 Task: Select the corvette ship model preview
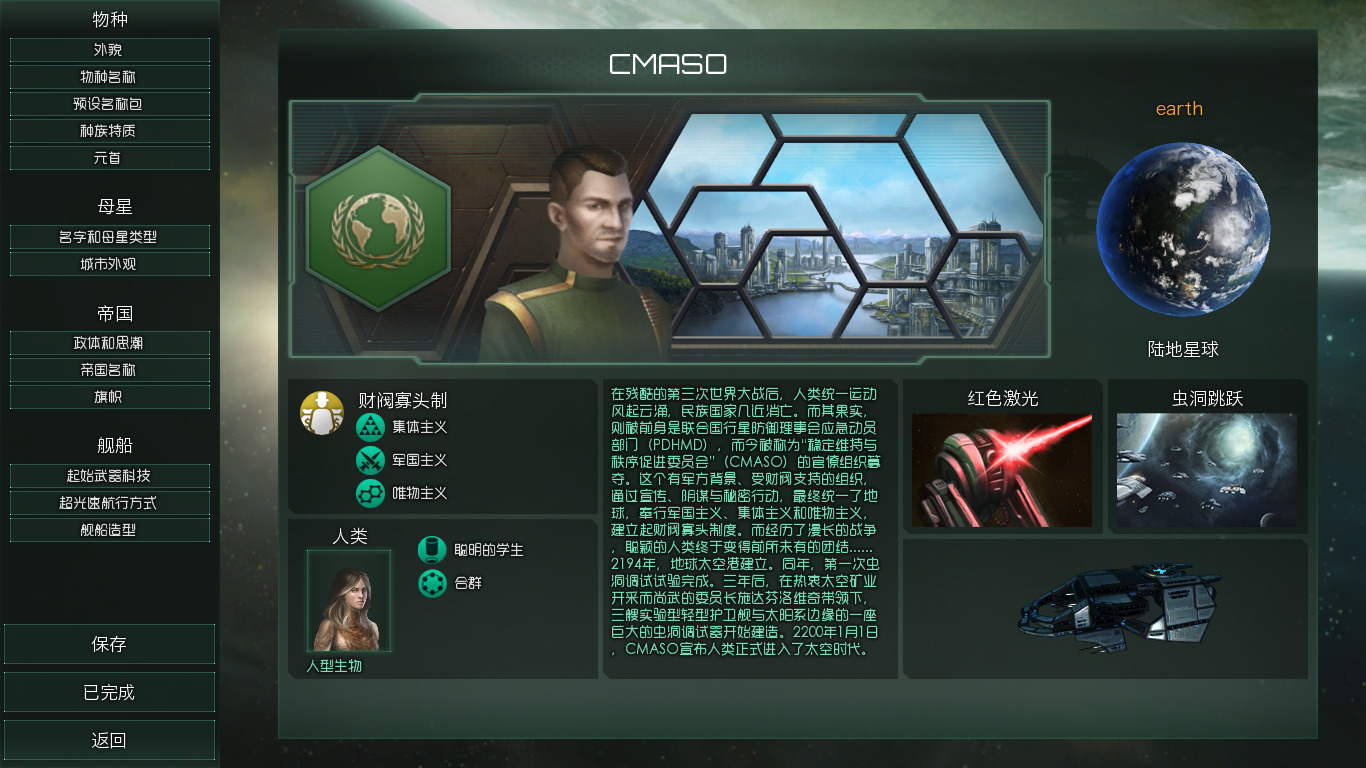1118,607
